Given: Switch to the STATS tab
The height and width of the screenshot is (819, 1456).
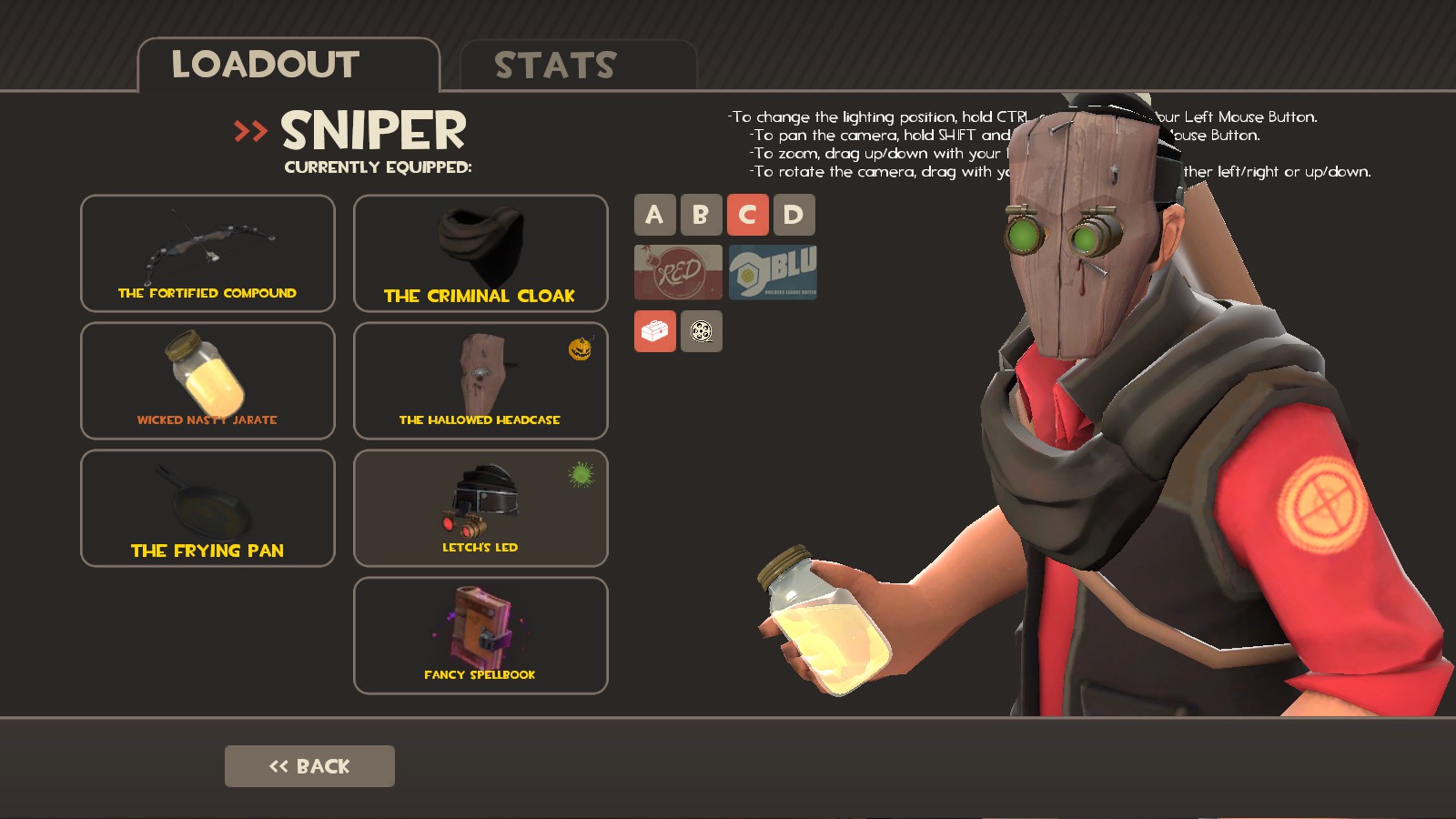Looking at the screenshot, I should tap(553, 64).
